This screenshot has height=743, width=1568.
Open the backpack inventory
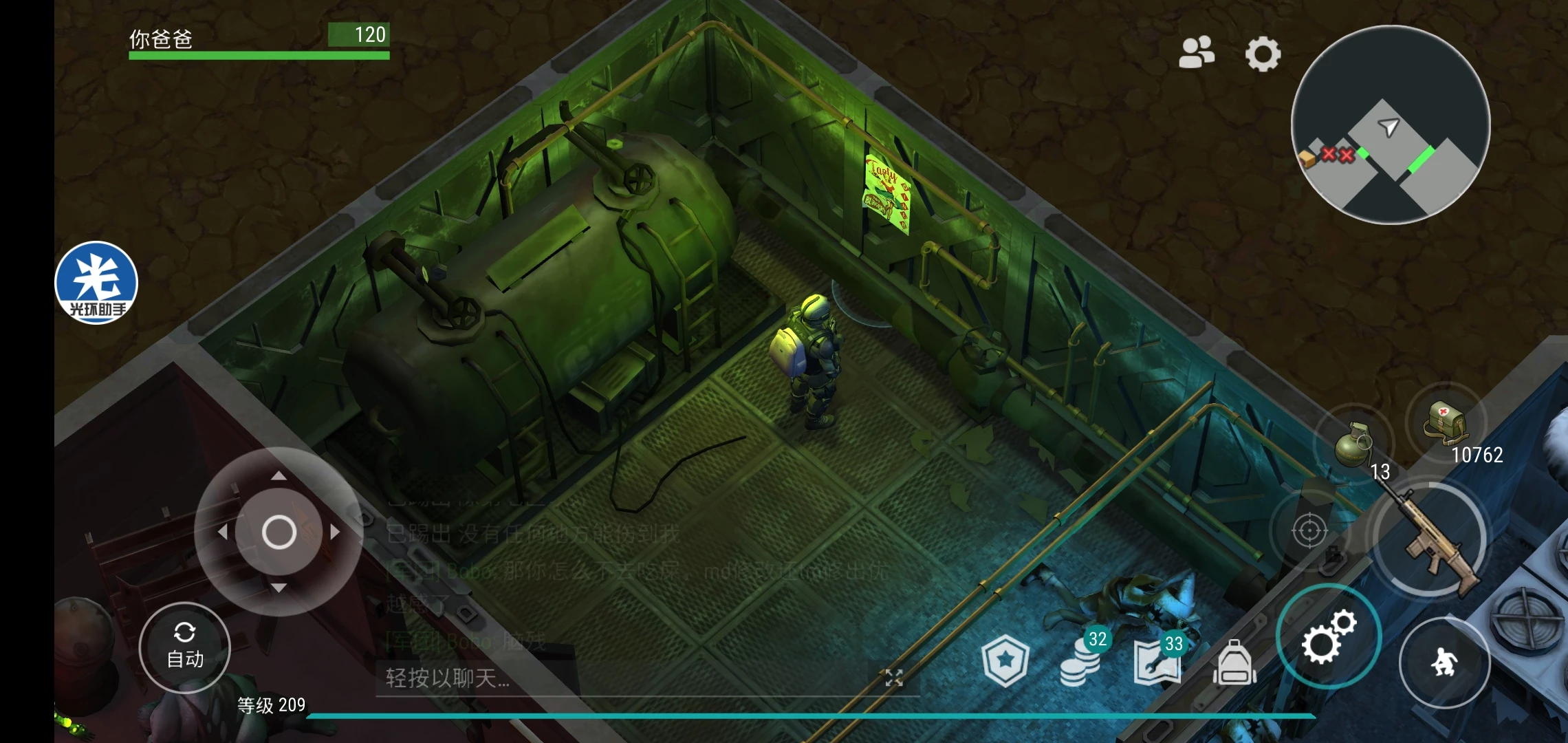(x=1234, y=663)
